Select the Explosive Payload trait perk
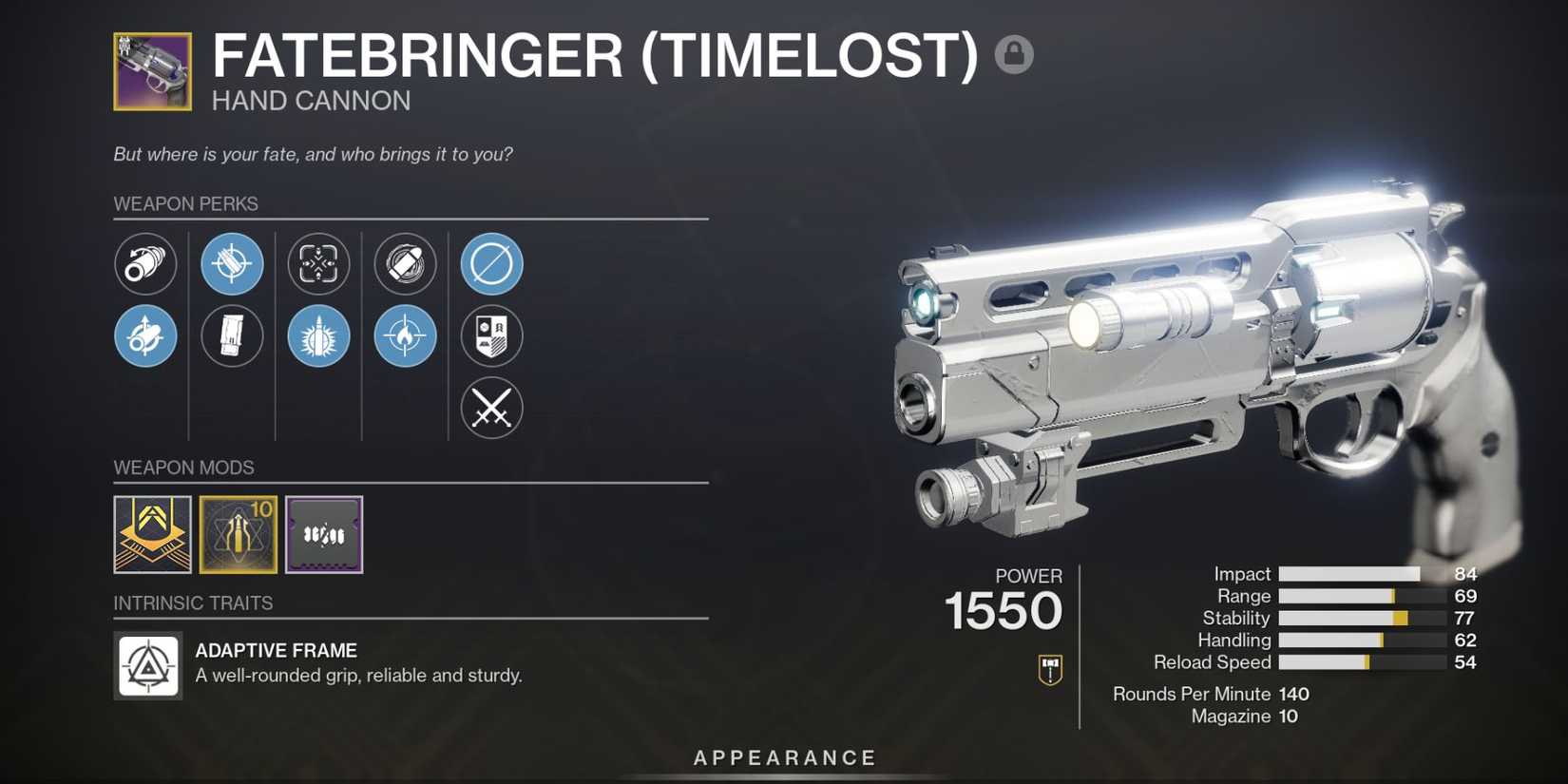This screenshot has width=1568, height=784. [404, 264]
